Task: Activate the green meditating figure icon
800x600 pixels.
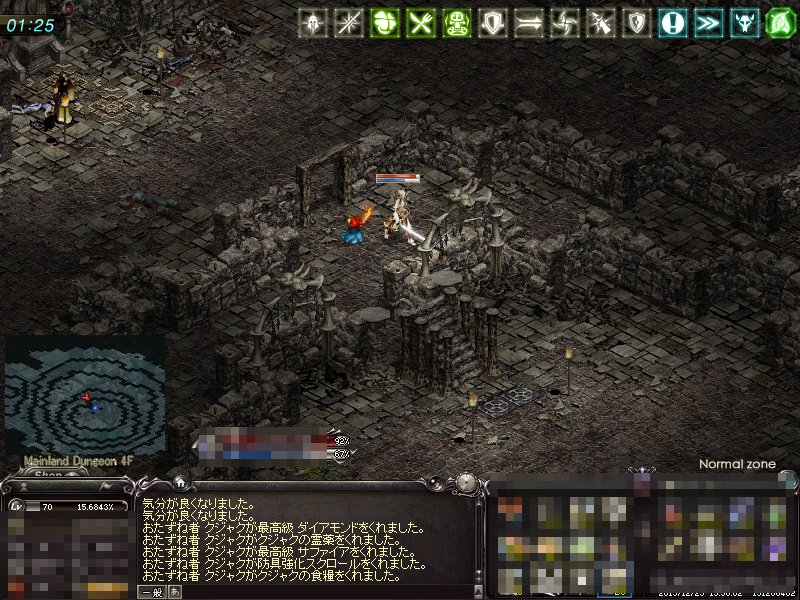Action: pyautogui.click(x=456, y=22)
